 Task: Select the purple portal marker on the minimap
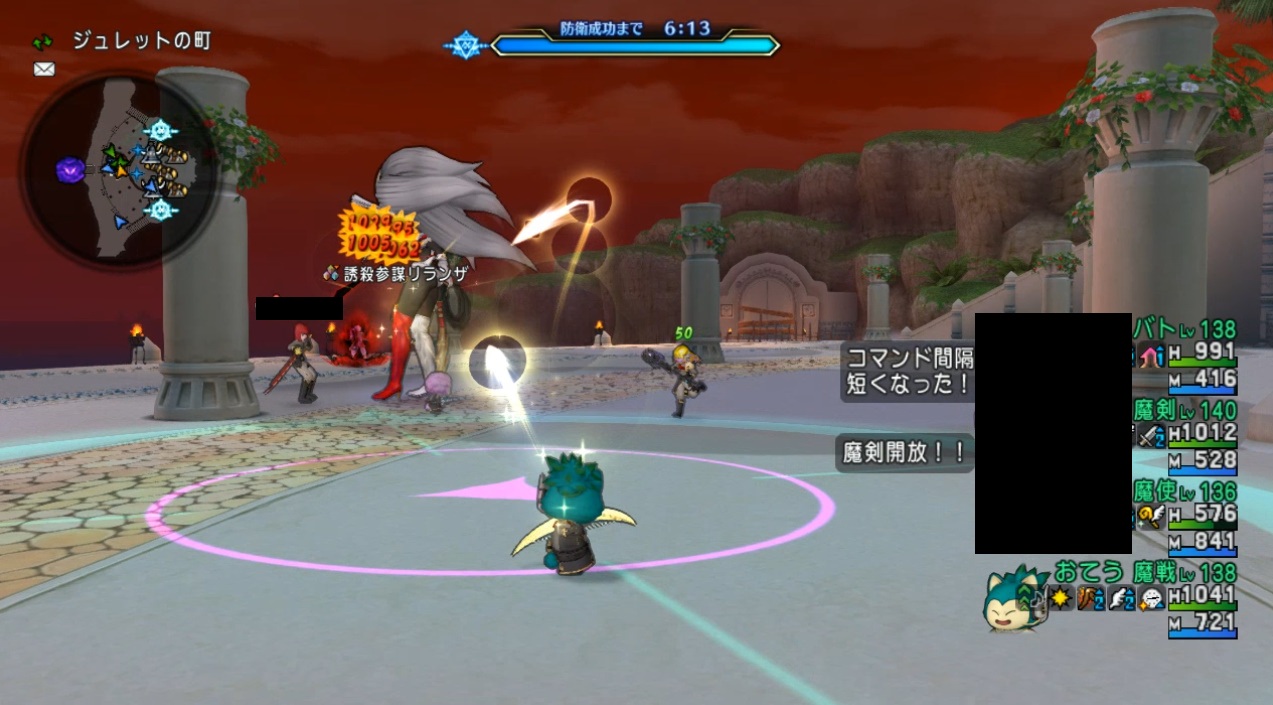pyautogui.click(x=69, y=170)
